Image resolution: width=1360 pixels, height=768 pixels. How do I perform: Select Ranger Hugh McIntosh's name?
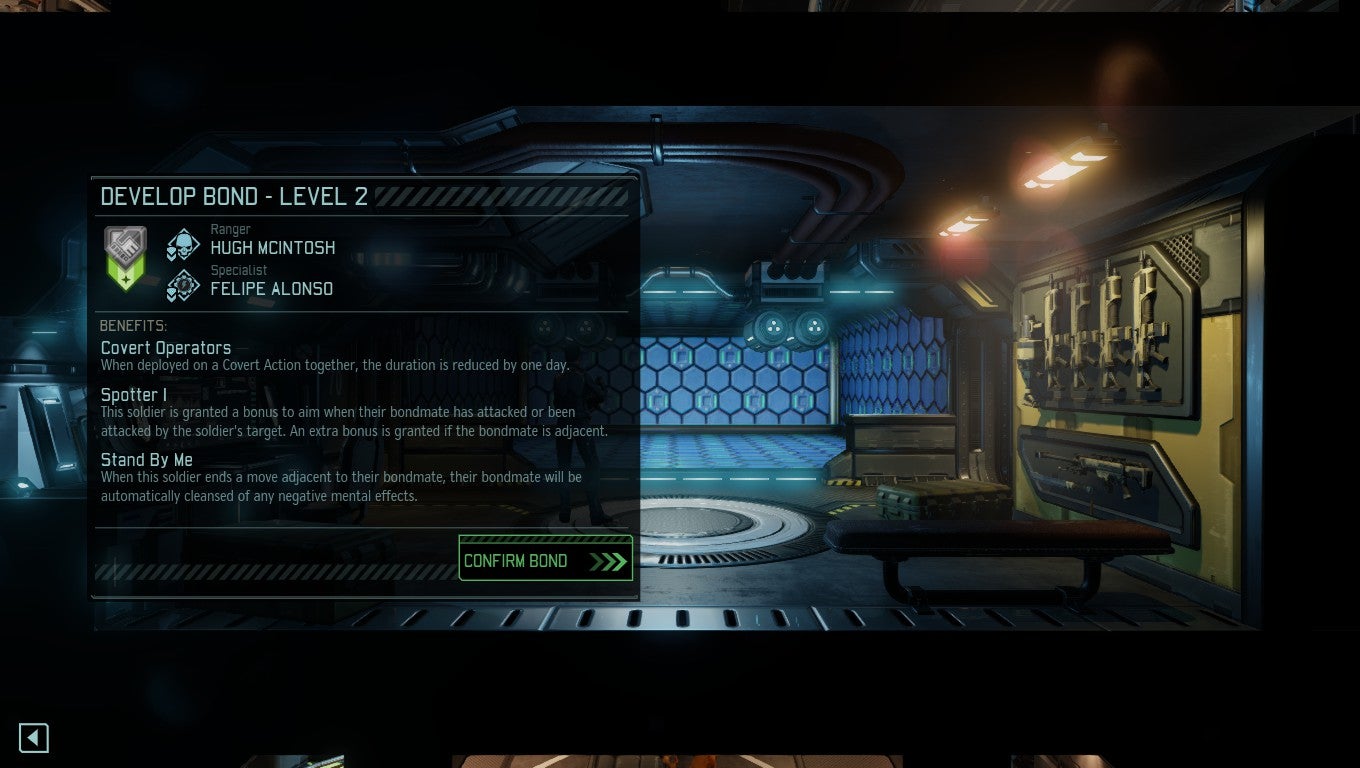click(273, 248)
